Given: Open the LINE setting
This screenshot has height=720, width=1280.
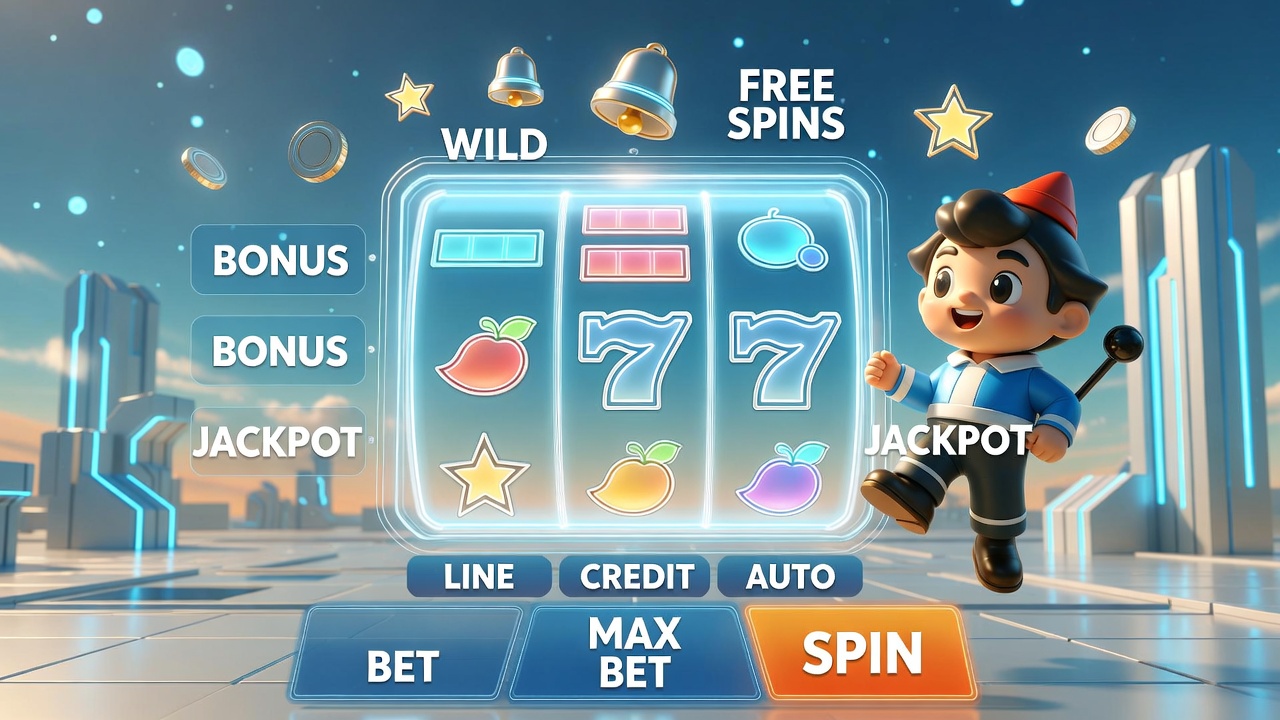Looking at the screenshot, I should [479, 577].
